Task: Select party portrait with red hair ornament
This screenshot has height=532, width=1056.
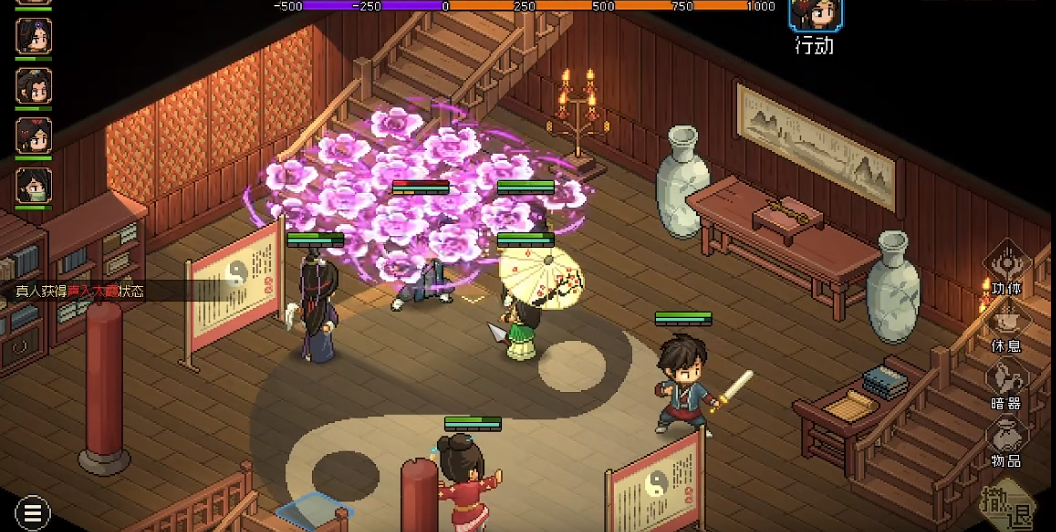Action: 33,136
